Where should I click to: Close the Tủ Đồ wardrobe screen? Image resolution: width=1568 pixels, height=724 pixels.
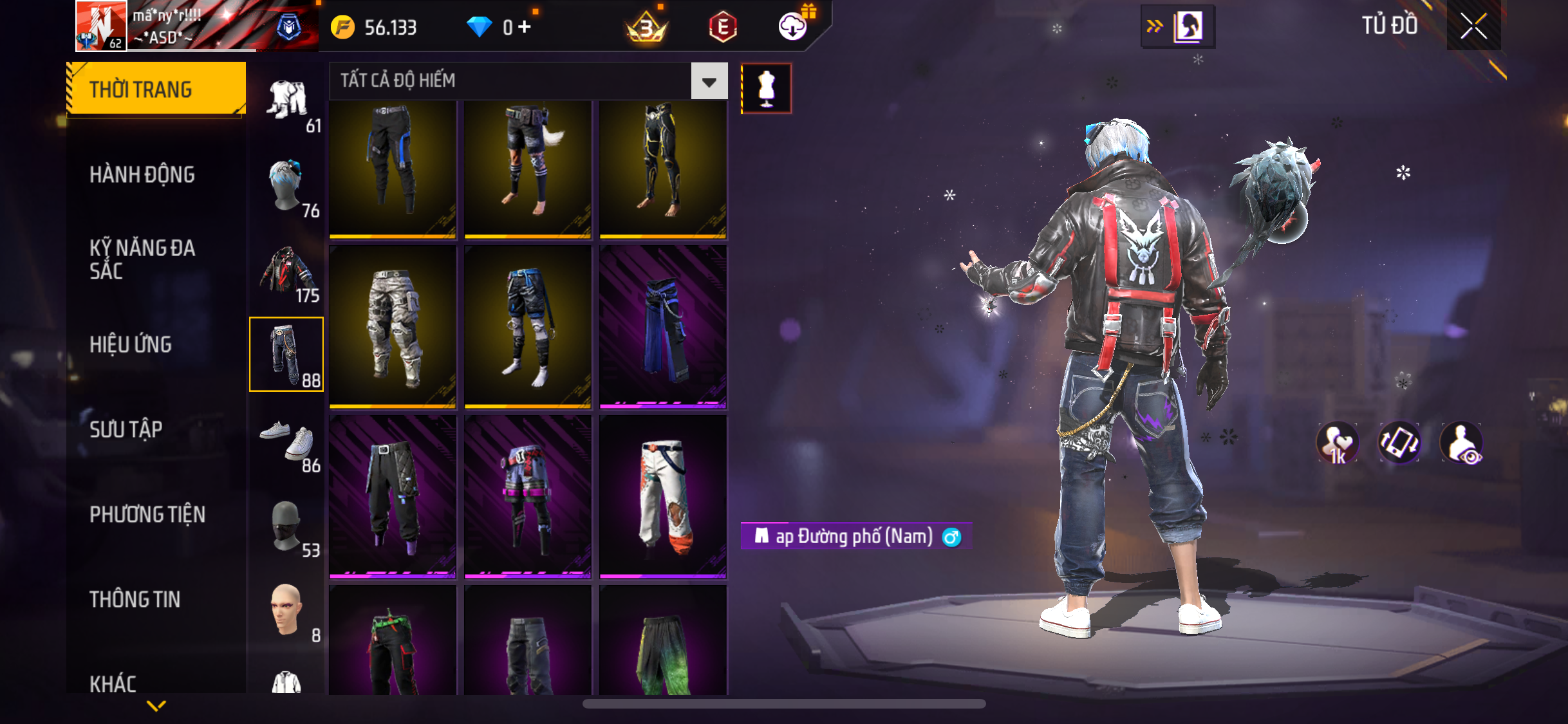1473,26
